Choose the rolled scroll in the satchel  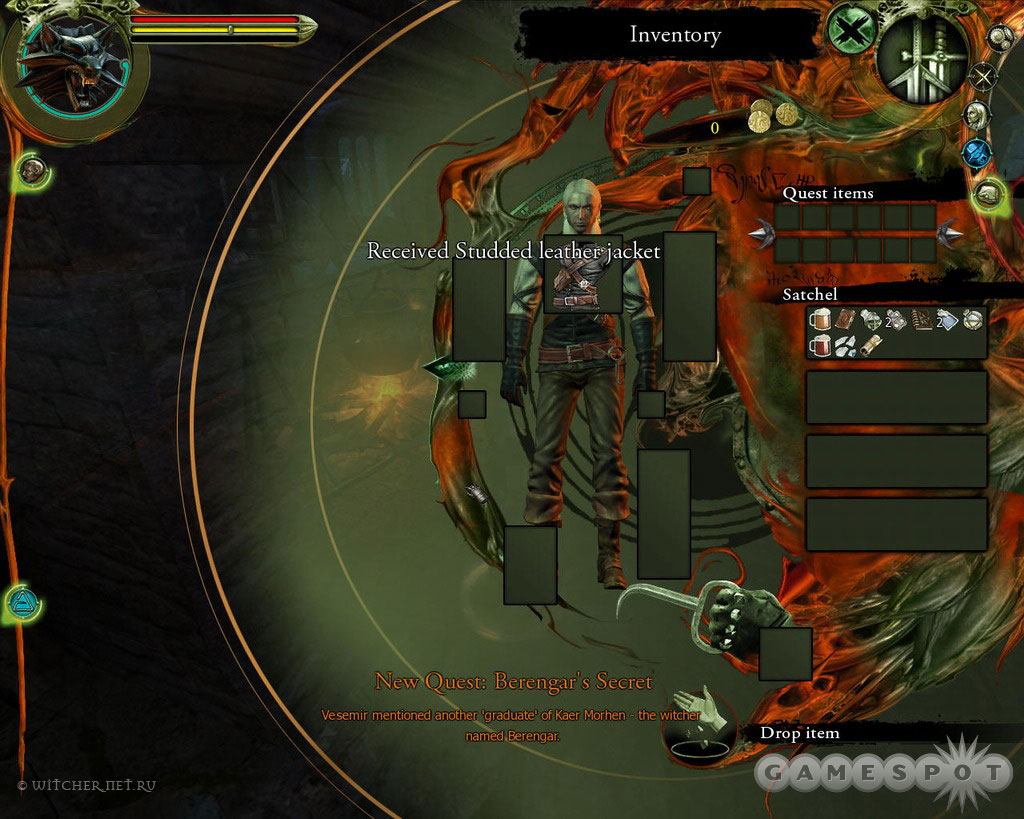tap(870, 345)
